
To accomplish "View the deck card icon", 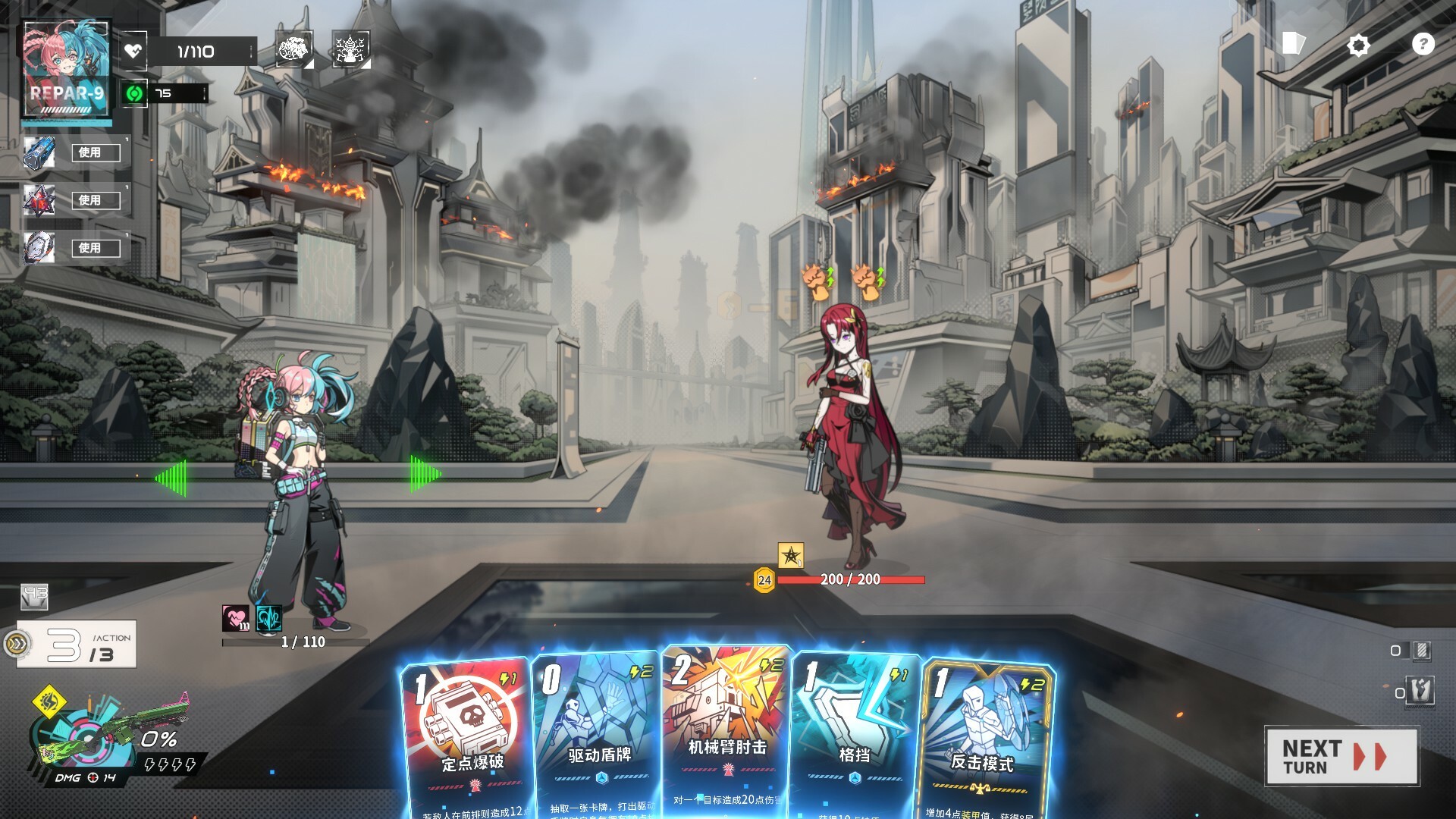I will pyautogui.click(x=1293, y=43).
